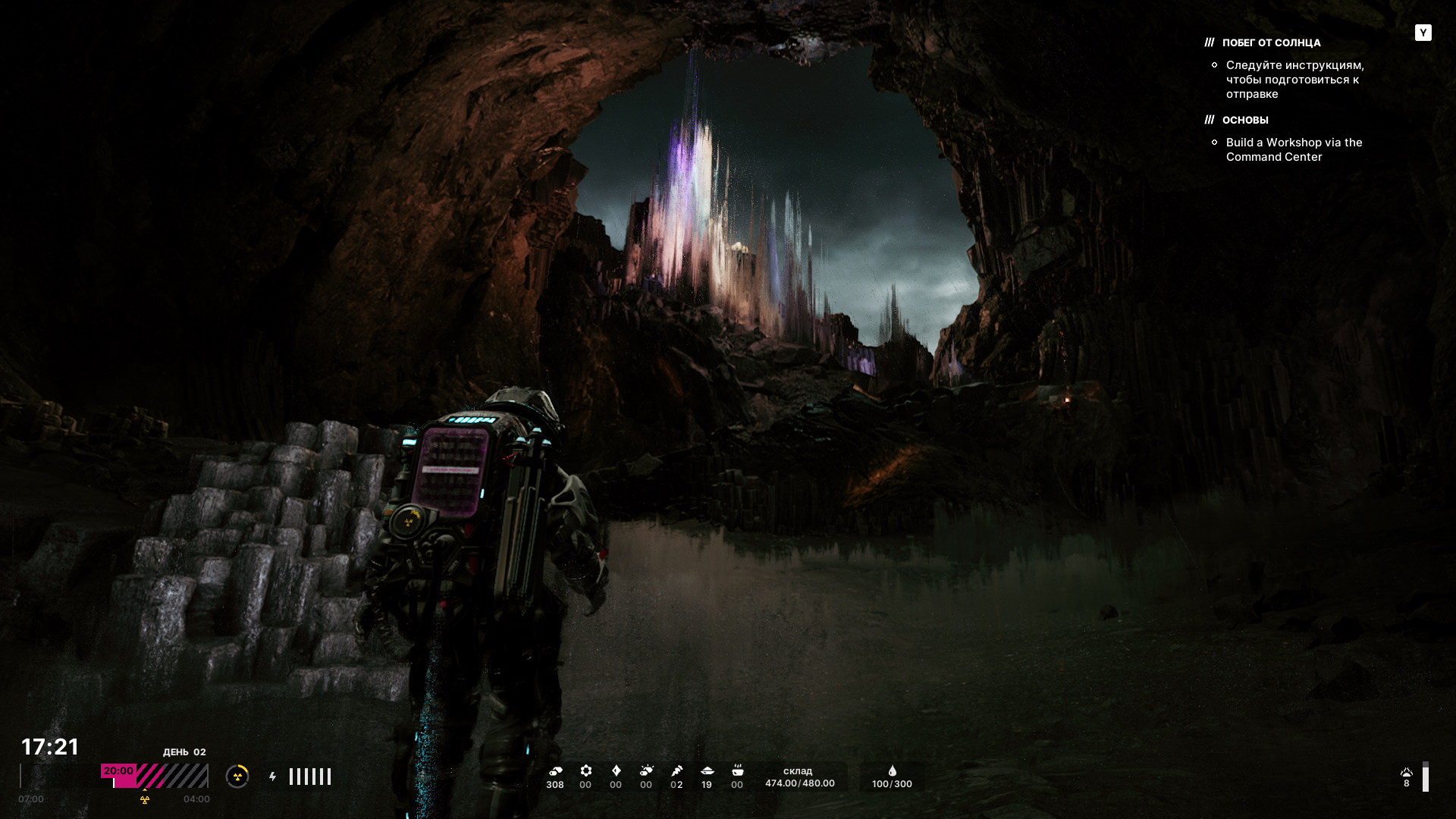Image resolution: width=1456 pixels, height=819 pixels.
Task: Click the raw food carrot resource icon
Action: point(676,771)
